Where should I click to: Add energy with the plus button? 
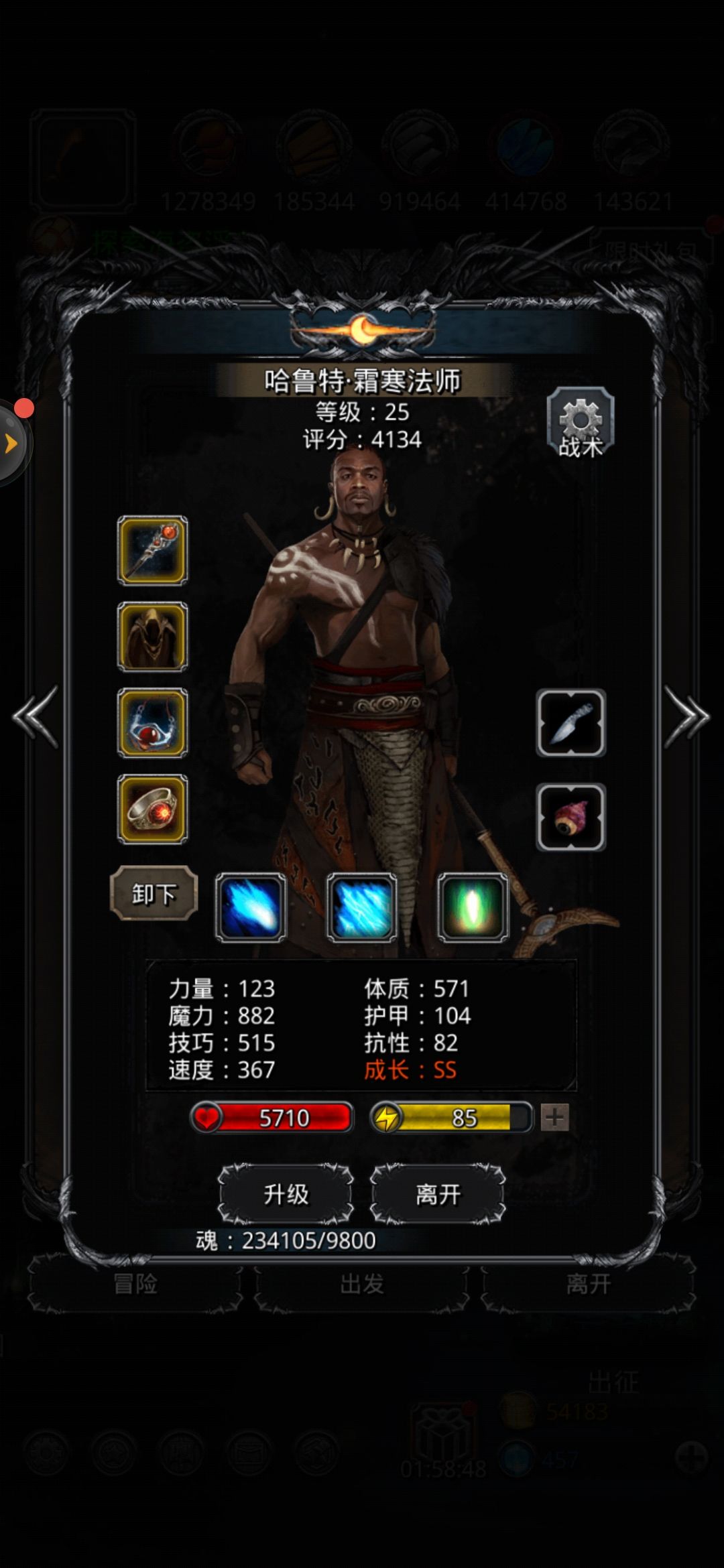554,1118
